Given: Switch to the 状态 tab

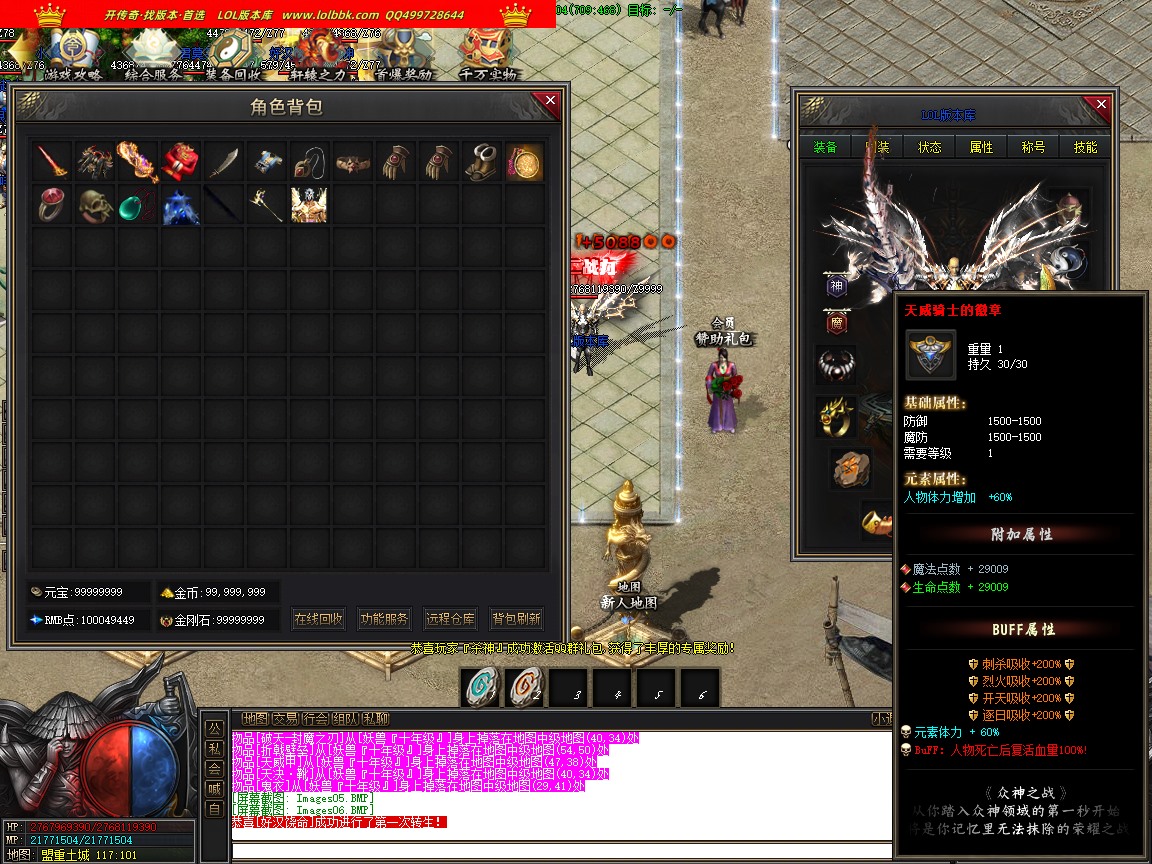Looking at the screenshot, I should click(x=929, y=147).
